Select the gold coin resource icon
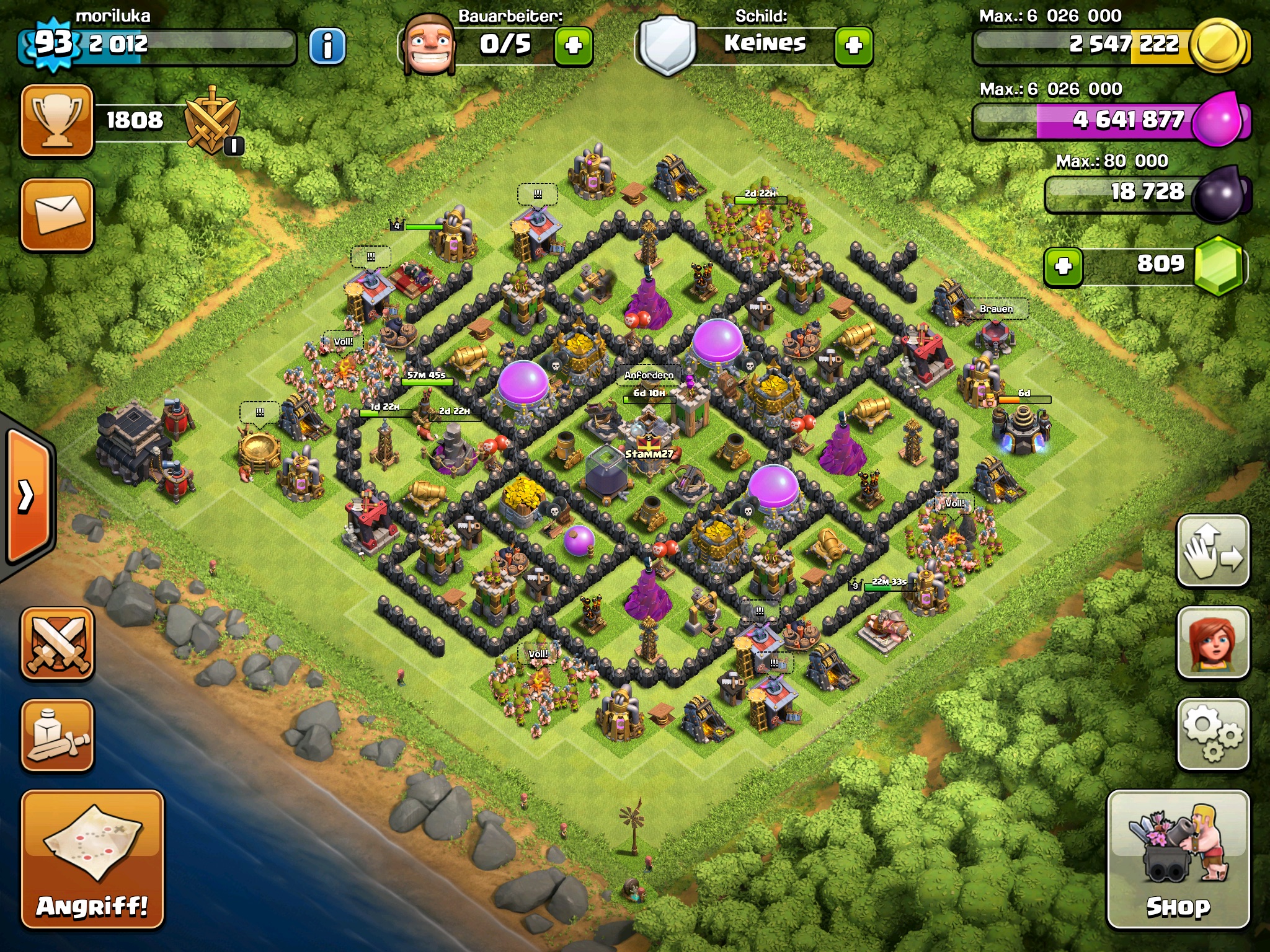This screenshot has height=952, width=1270. point(1220,45)
